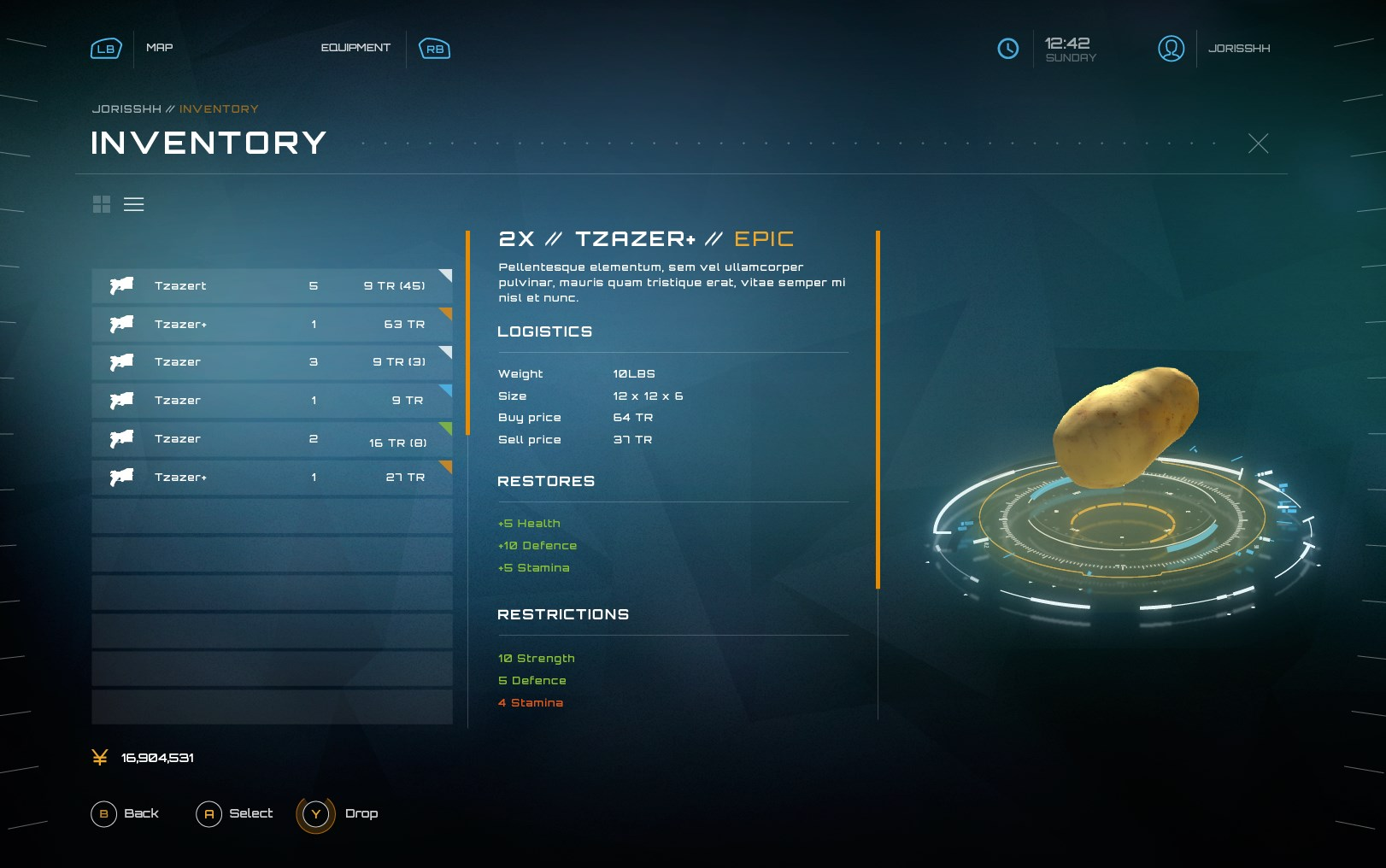Switch to the EQUIPMENT tab
The height and width of the screenshot is (868, 1386).
coord(355,48)
